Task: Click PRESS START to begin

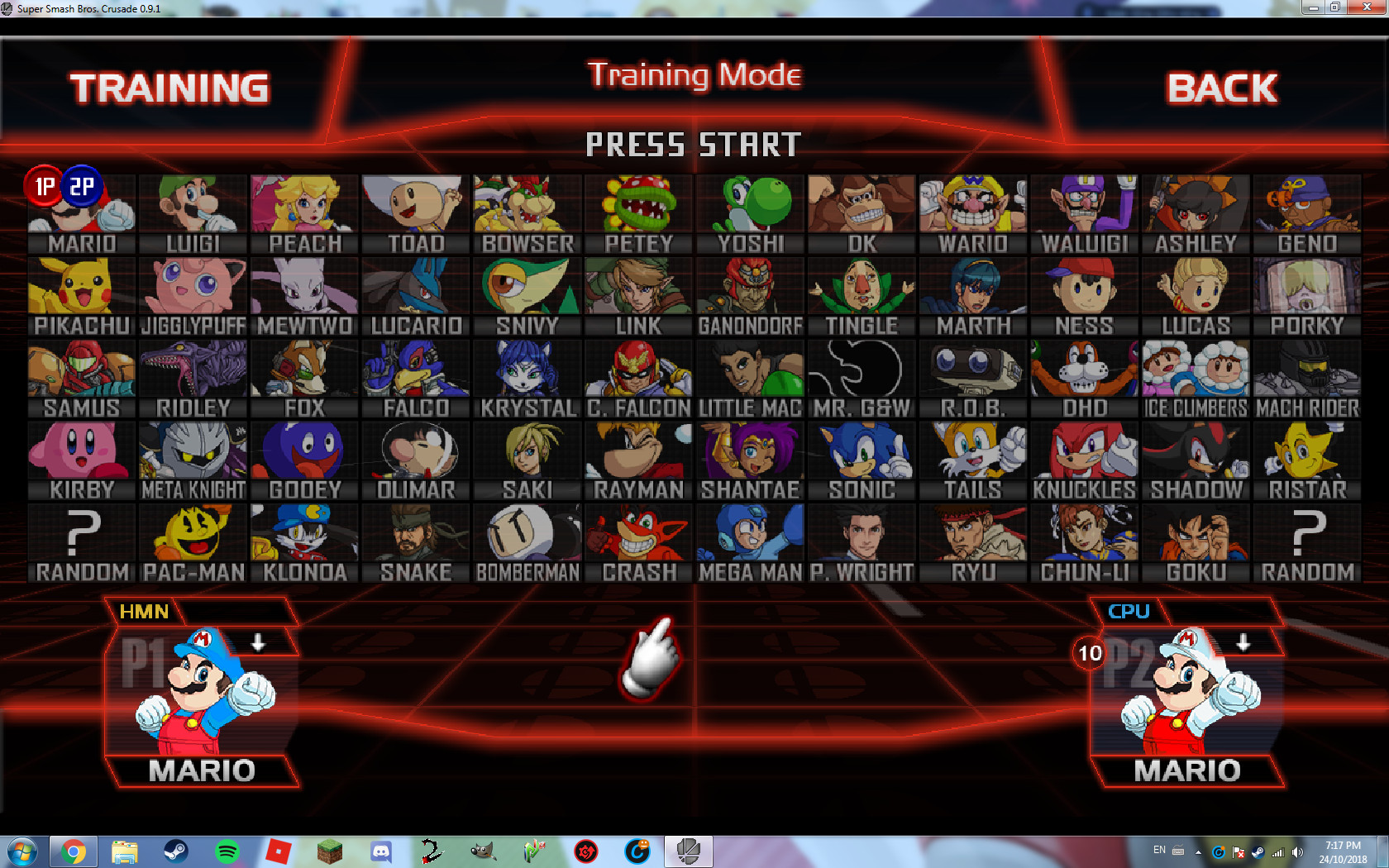Action: point(693,145)
